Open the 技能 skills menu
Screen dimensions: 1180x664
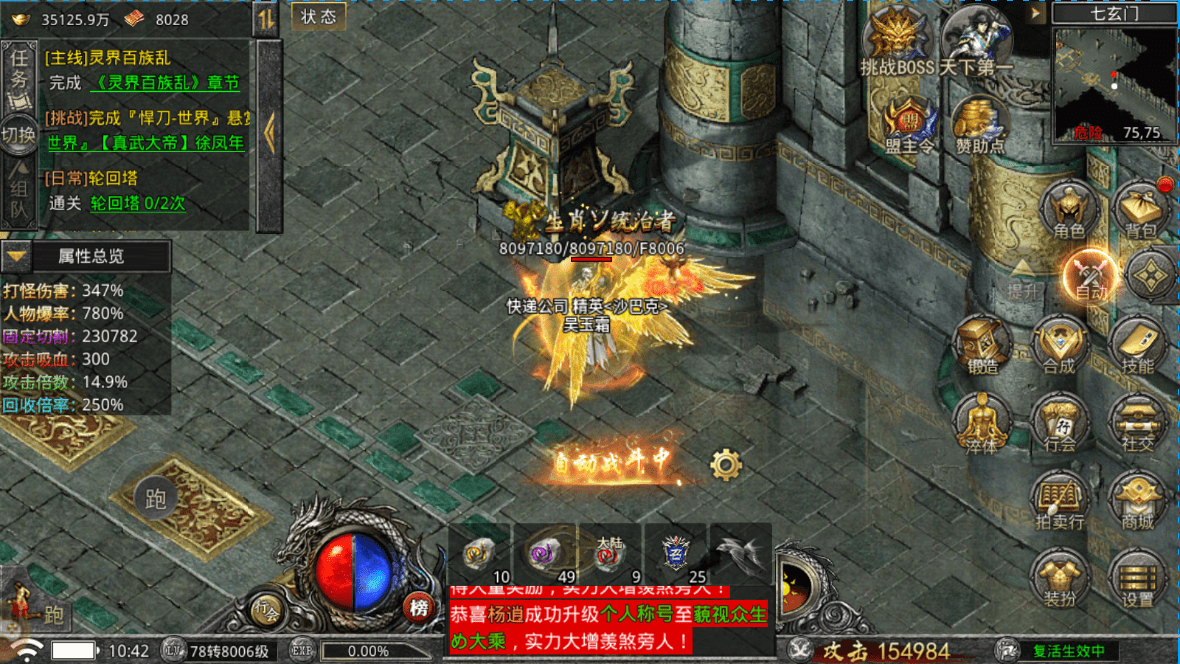point(1137,343)
